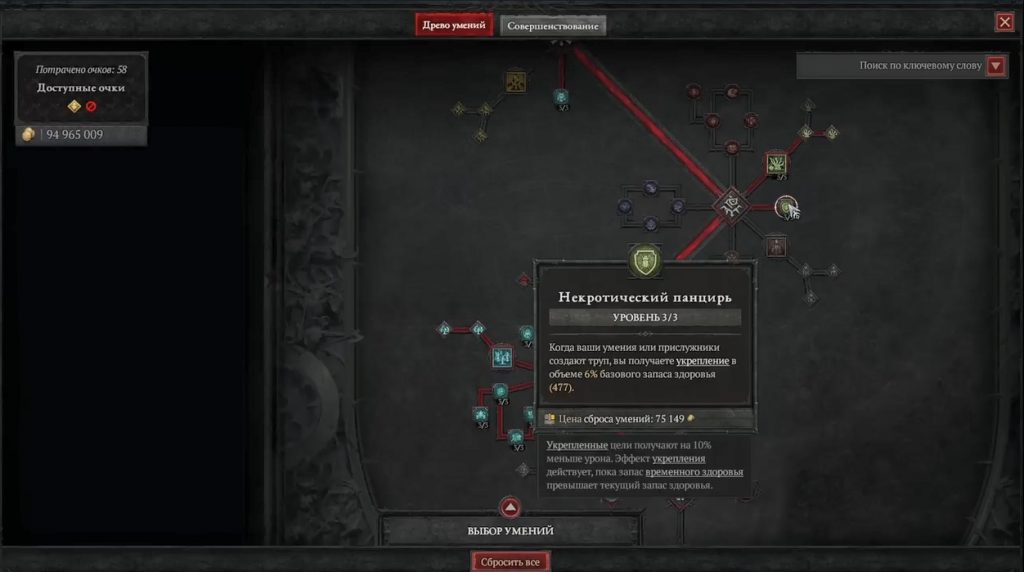The width and height of the screenshot is (1024, 572).
Task: Select the Некротический панцирь shield skill node
Action: 646,262
